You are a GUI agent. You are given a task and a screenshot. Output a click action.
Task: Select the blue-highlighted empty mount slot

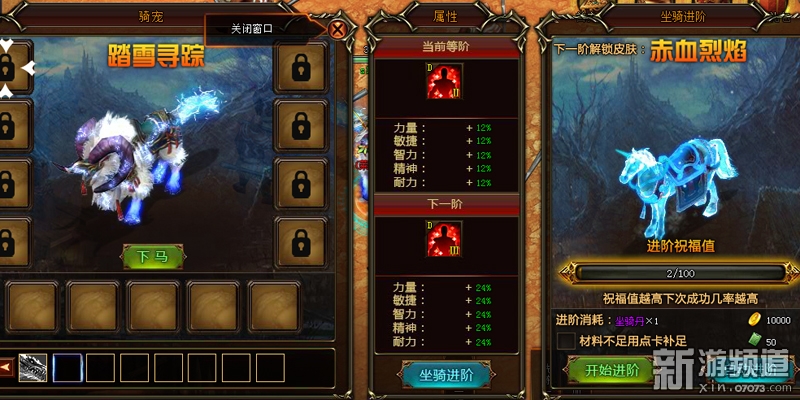point(67,367)
